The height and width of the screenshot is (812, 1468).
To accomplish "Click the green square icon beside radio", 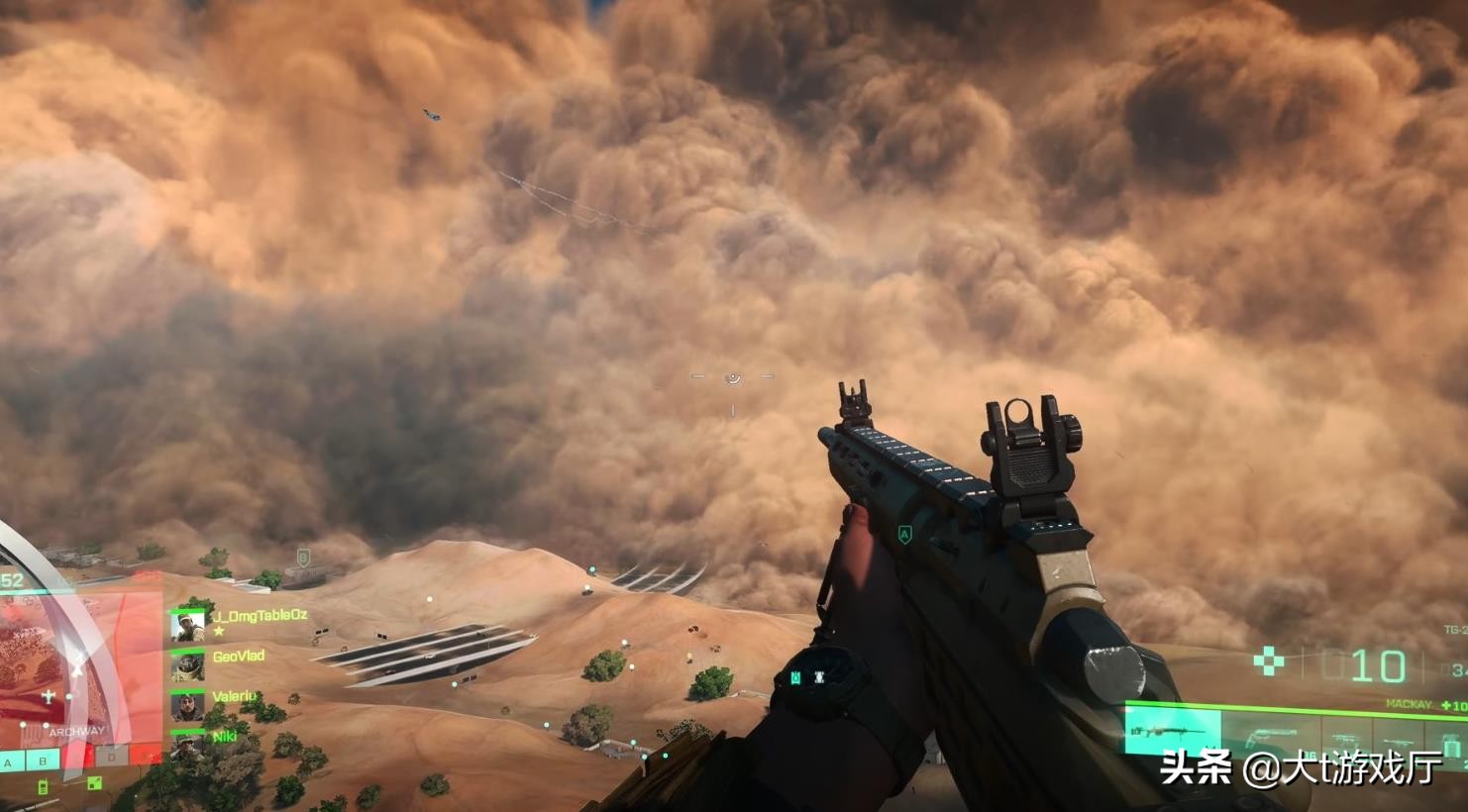I will click(x=94, y=783).
